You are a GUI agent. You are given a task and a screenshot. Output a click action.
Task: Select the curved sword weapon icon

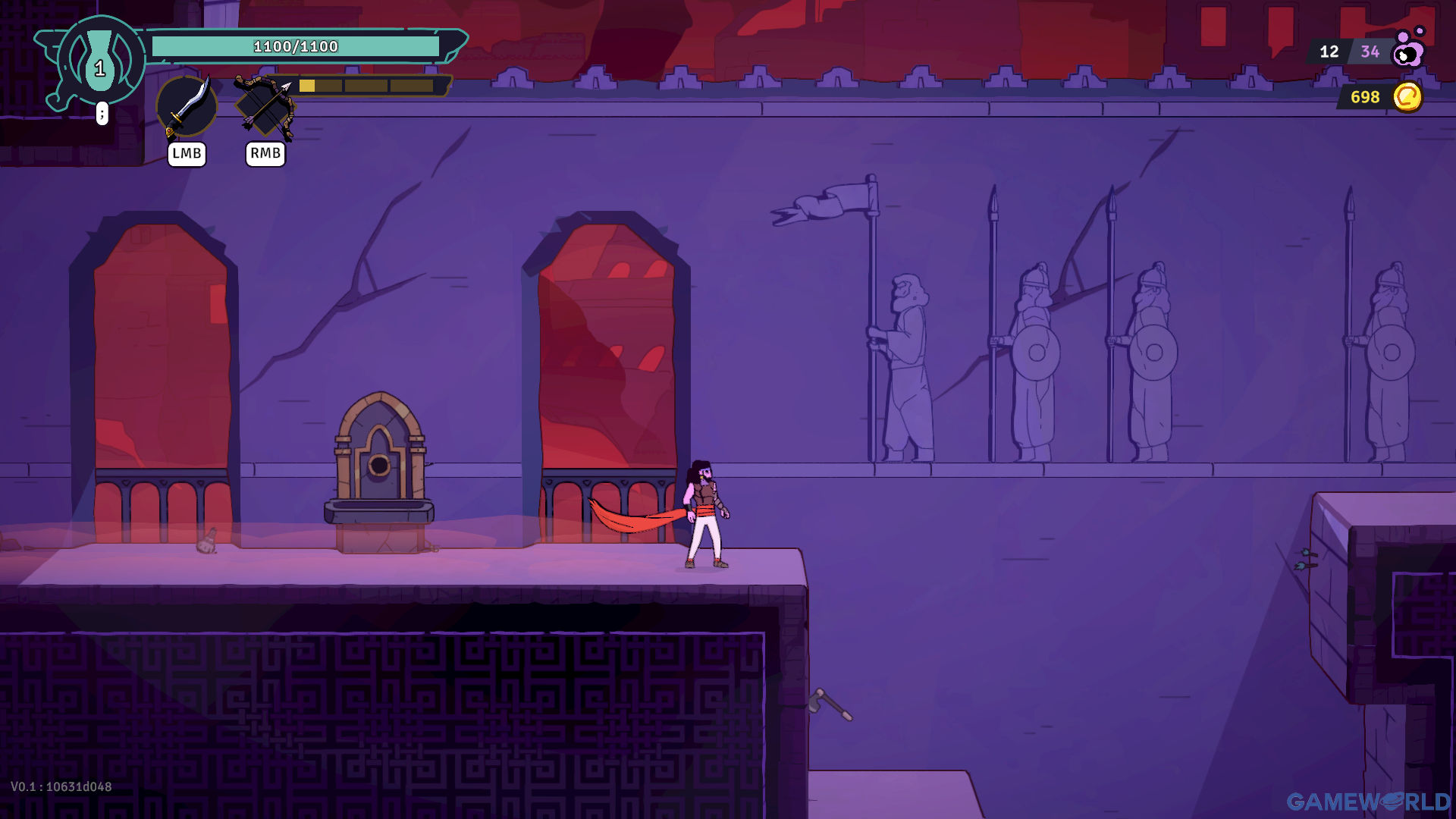coord(187,107)
